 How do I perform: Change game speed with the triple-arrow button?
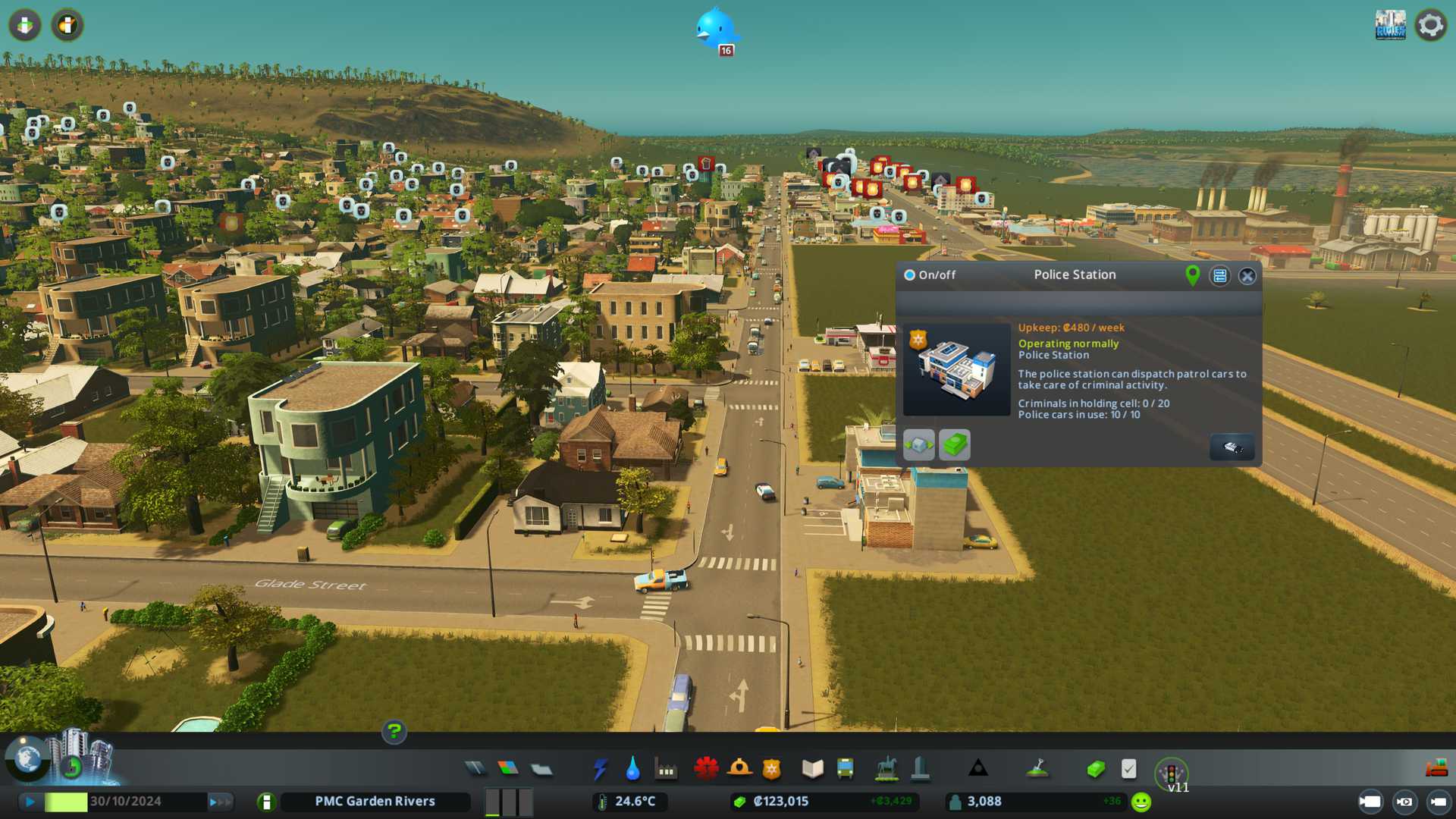(x=219, y=802)
